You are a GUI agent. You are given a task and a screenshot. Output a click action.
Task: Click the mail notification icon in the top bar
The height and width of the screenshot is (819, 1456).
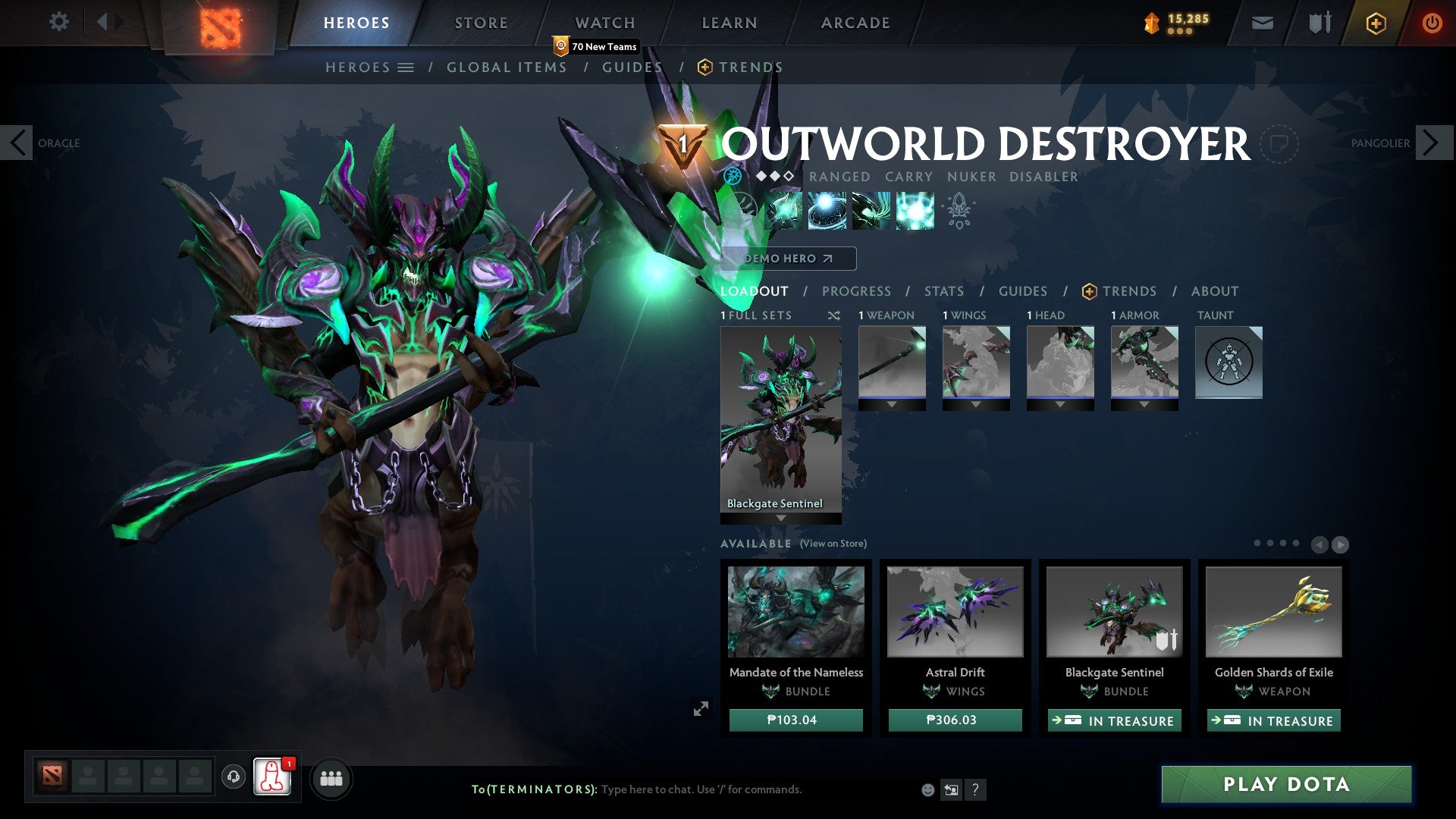[x=1261, y=22]
